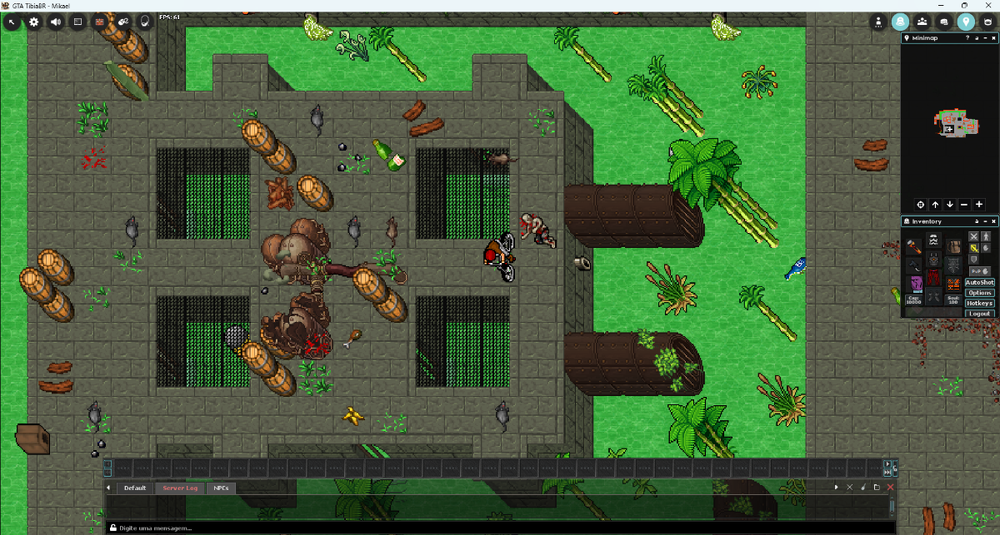Screen dimensions: 1000x535
Task: Toggle the AutoShot button
Action: pos(979,283)
